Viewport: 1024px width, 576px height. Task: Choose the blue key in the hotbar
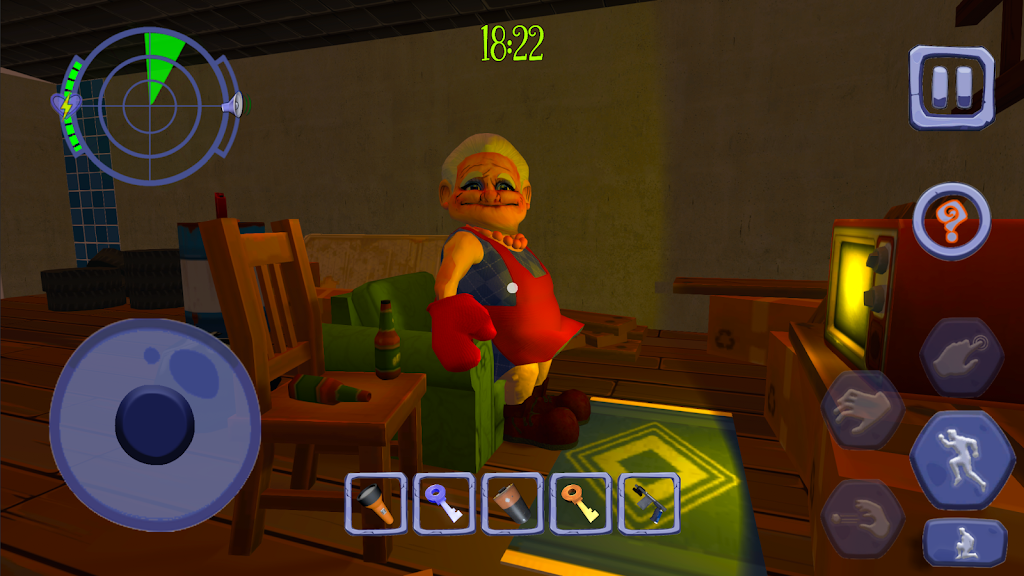[443, 502]
